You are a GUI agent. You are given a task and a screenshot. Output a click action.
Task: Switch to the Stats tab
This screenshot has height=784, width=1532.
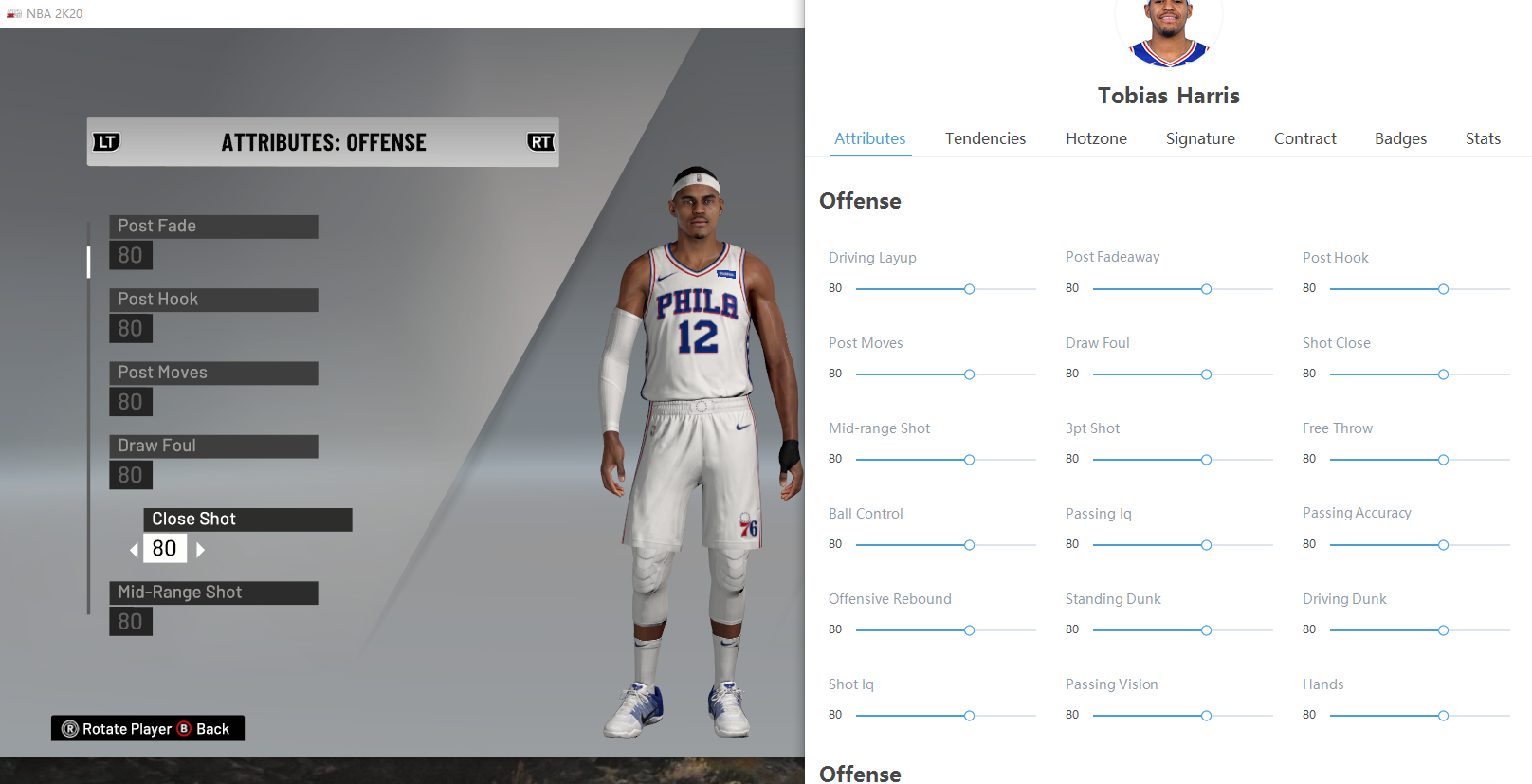point(1483,138)
